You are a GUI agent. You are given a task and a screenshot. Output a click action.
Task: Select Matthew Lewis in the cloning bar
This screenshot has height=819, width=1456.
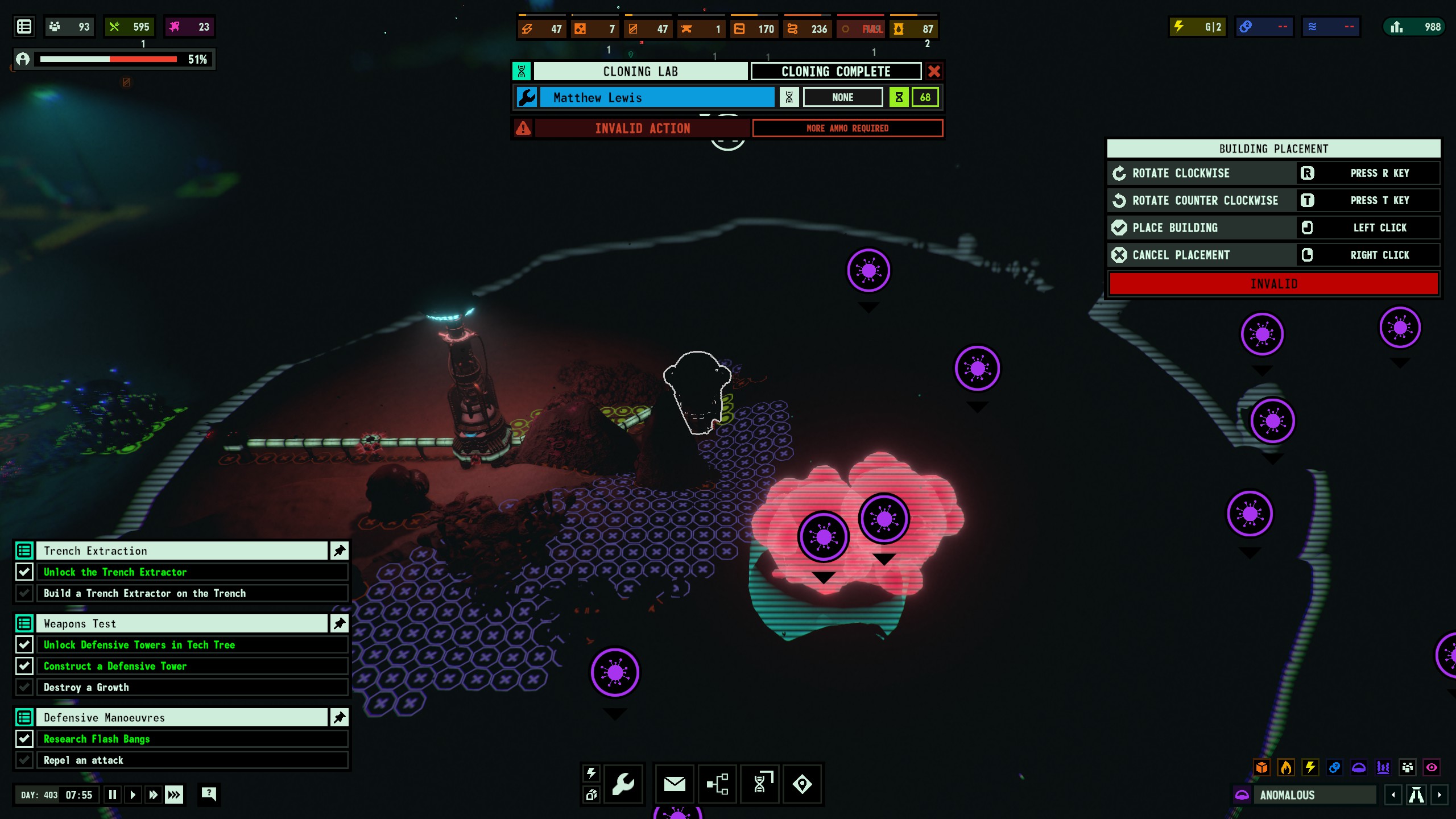point(656,97)
